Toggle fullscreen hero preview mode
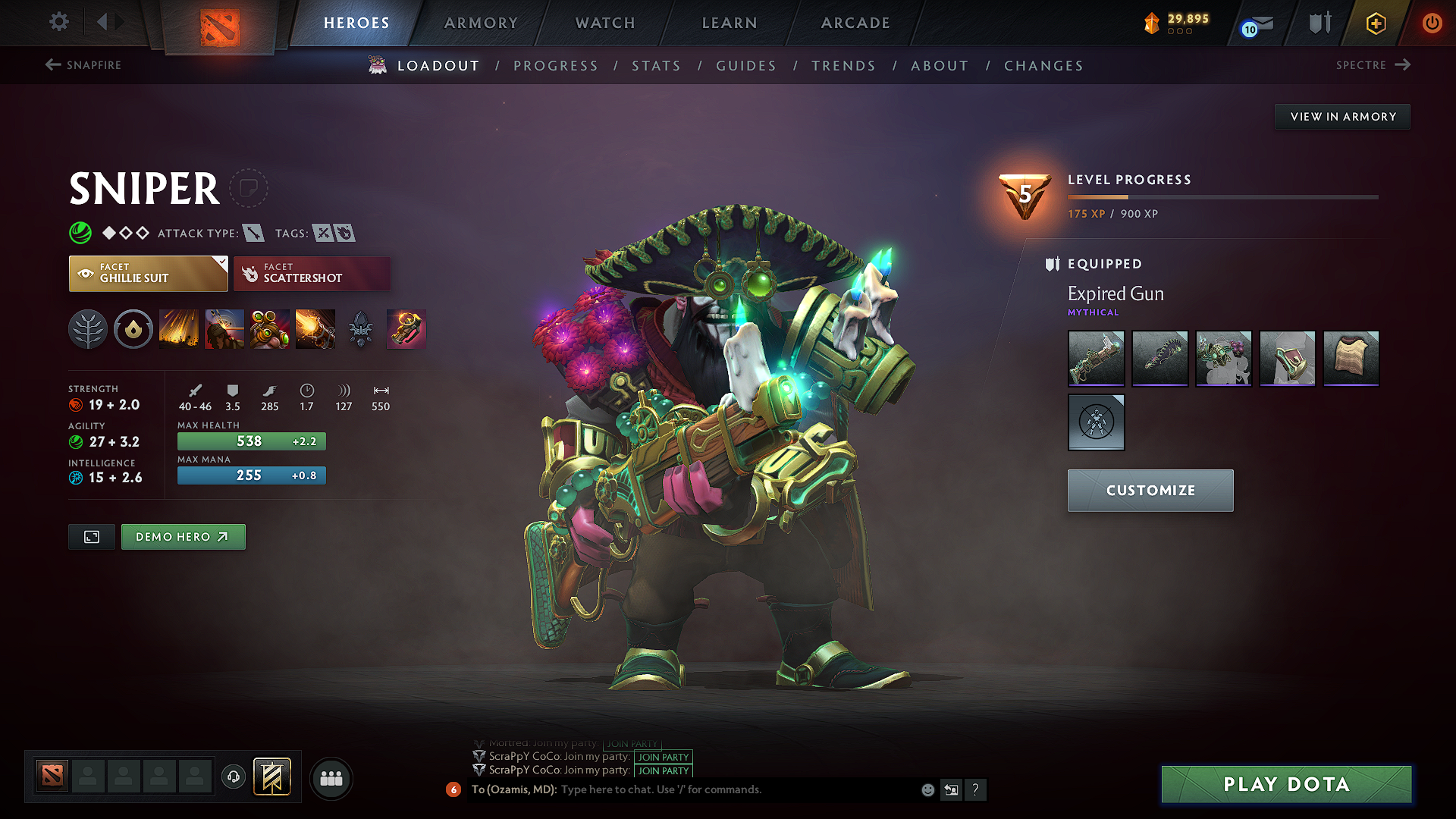The image size is (1456, 819). pyautogui.click(x=91, y=536)
